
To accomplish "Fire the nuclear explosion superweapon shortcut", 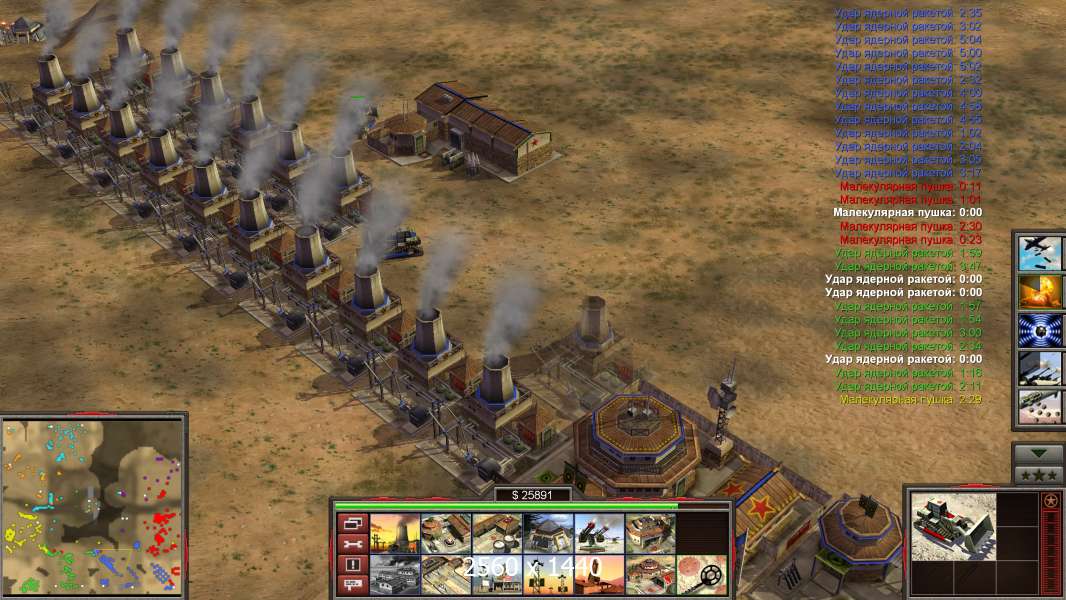I will pyautogui.click(x=1040, y=291).
